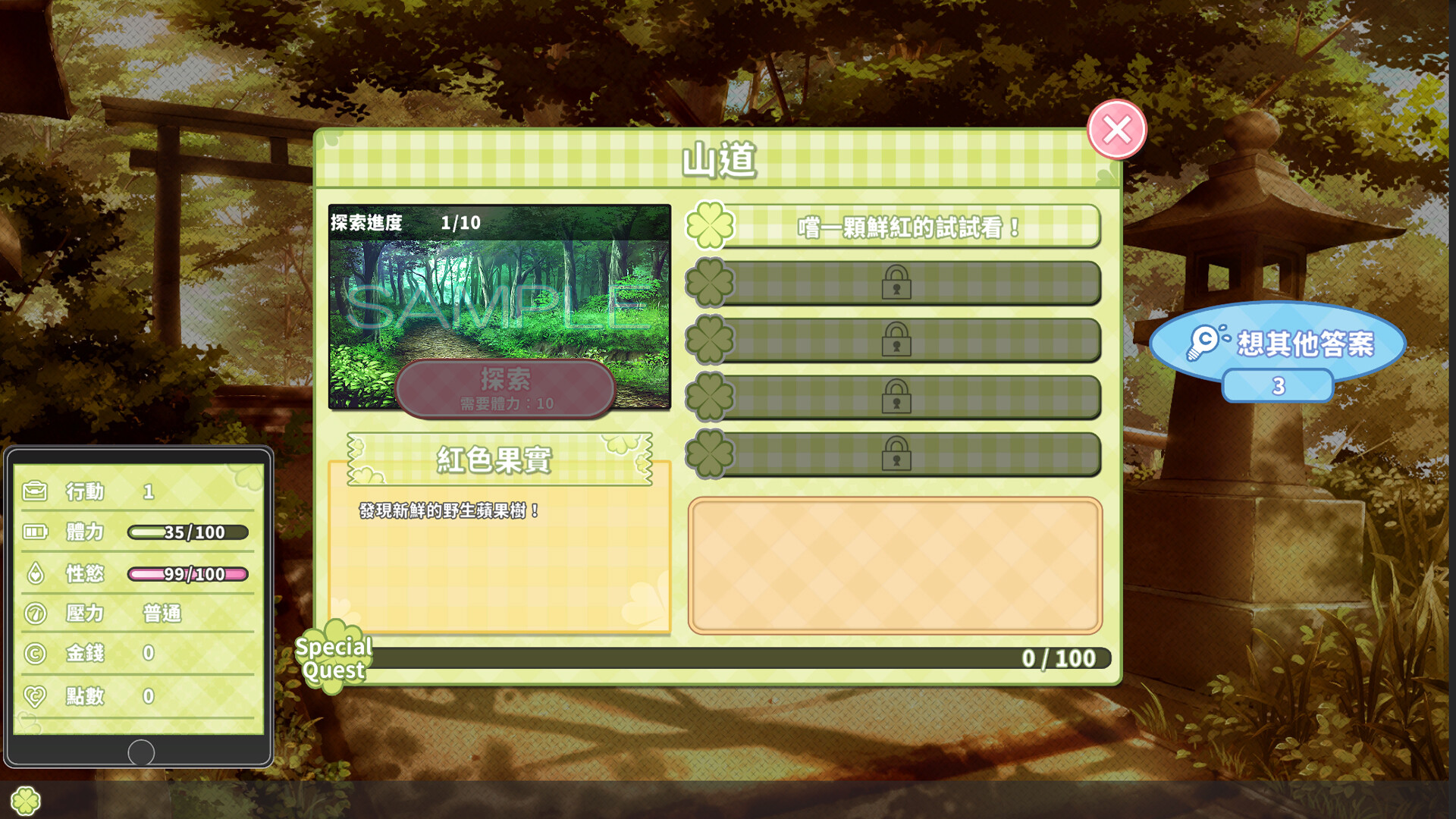Click the coin icon next to 金錢
The image size is (1456, 819).
(36, 654)
